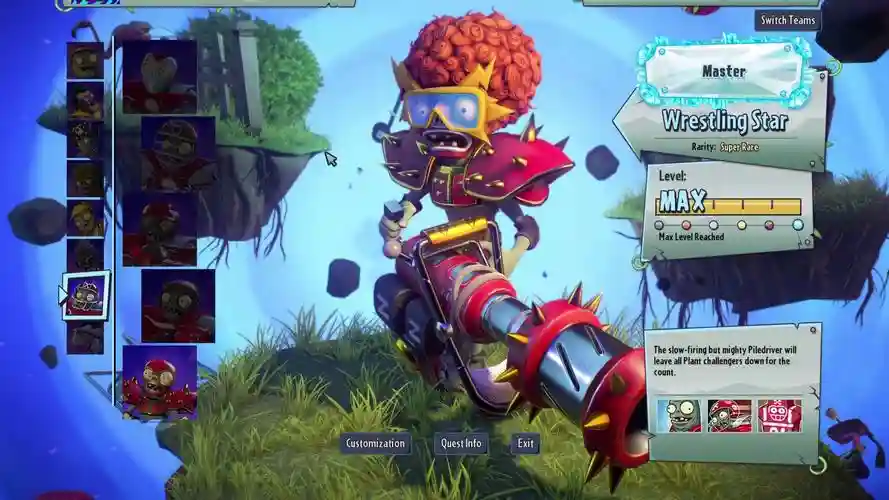View the Imp Punt zombie face ability

(x=679, y=415)
